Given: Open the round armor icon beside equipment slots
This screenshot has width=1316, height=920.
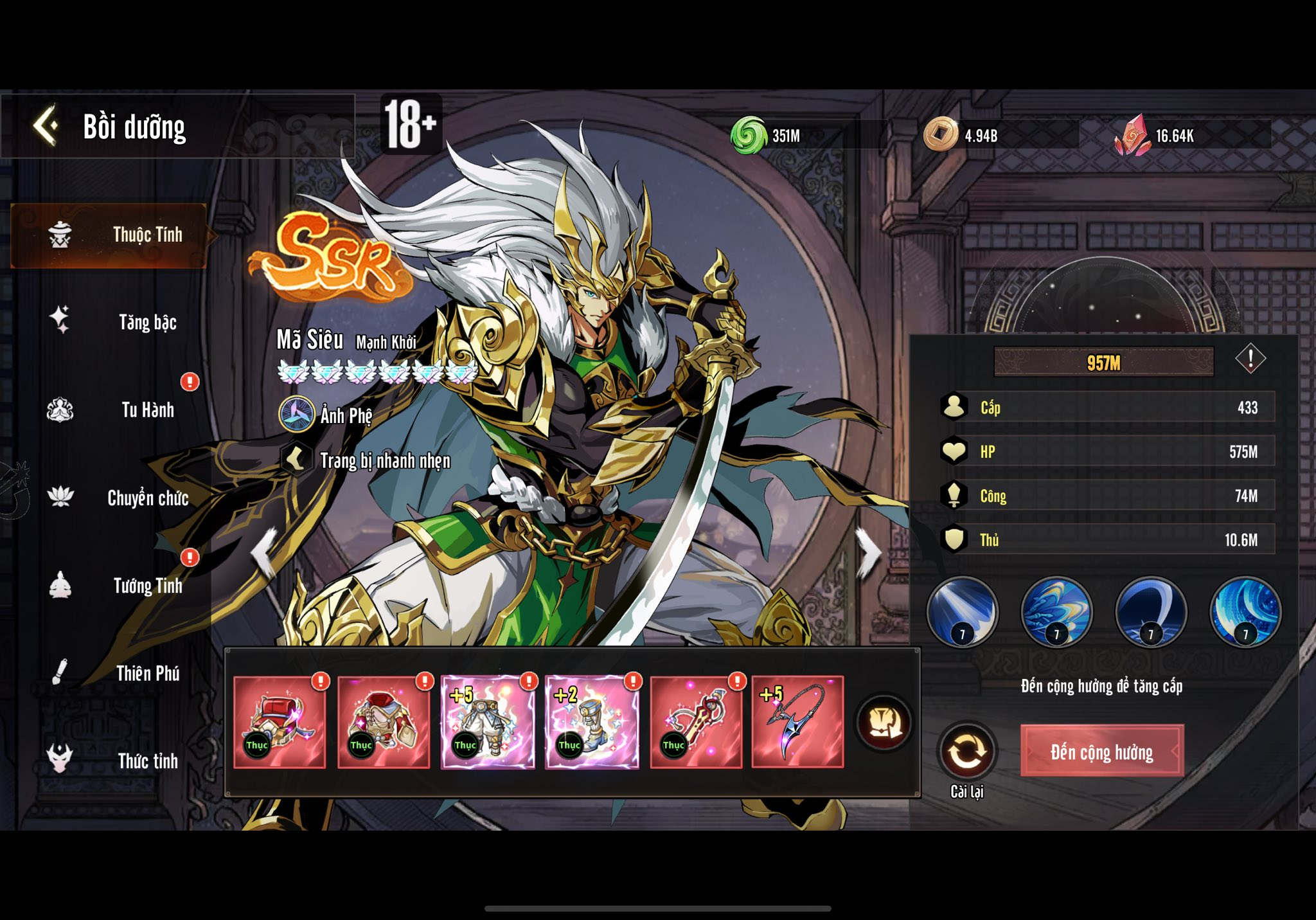Looking at the screenshot, I should pyautogui.click(x=884, y=723).
